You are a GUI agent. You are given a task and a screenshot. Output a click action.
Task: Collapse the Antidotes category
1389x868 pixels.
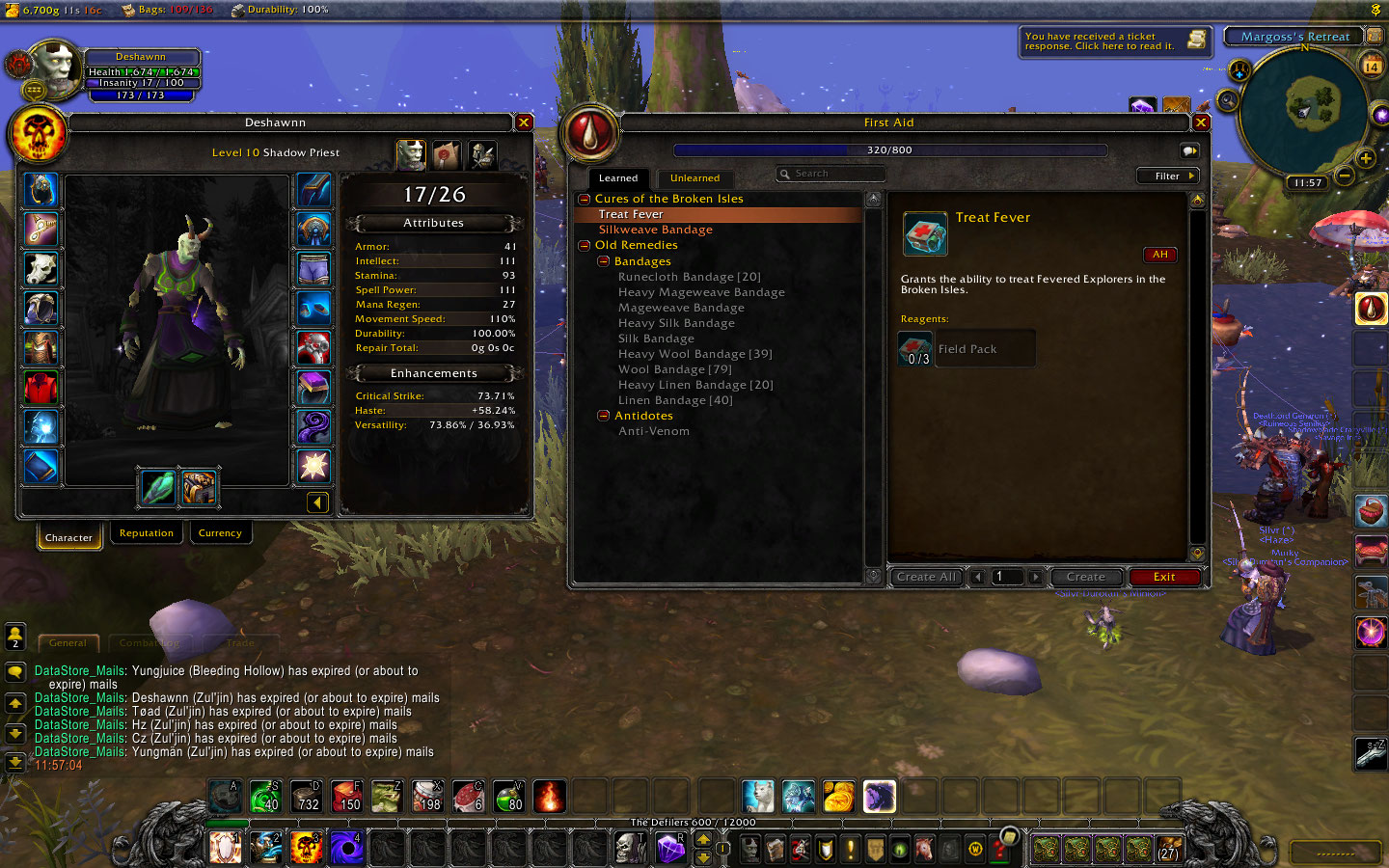tap(604, 416)
